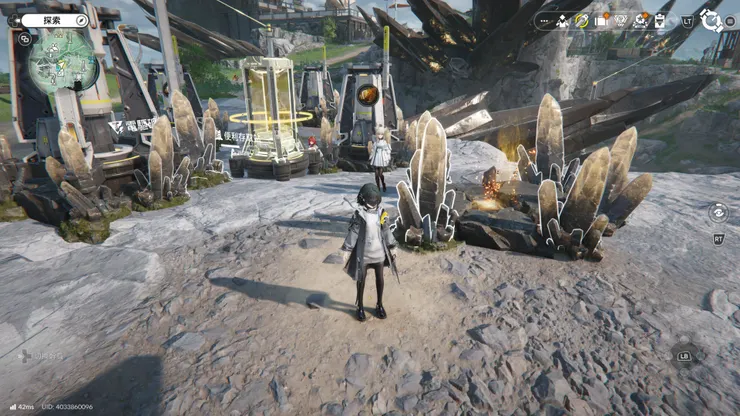Open the winged emblem menu icon
The image size is (740, 416).
click(x=621, y=20)
